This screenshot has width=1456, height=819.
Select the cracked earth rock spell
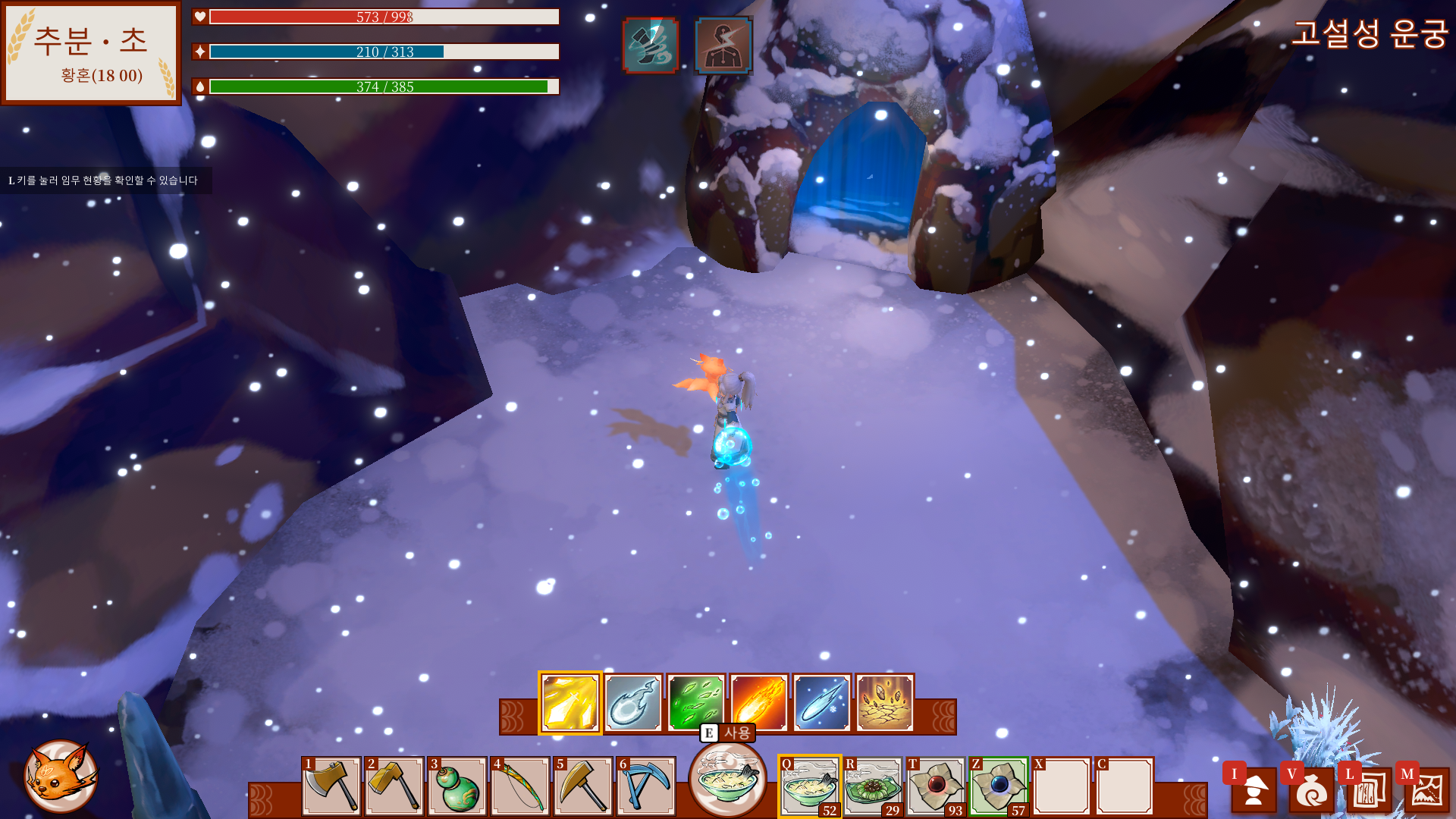tap(885, 703)
